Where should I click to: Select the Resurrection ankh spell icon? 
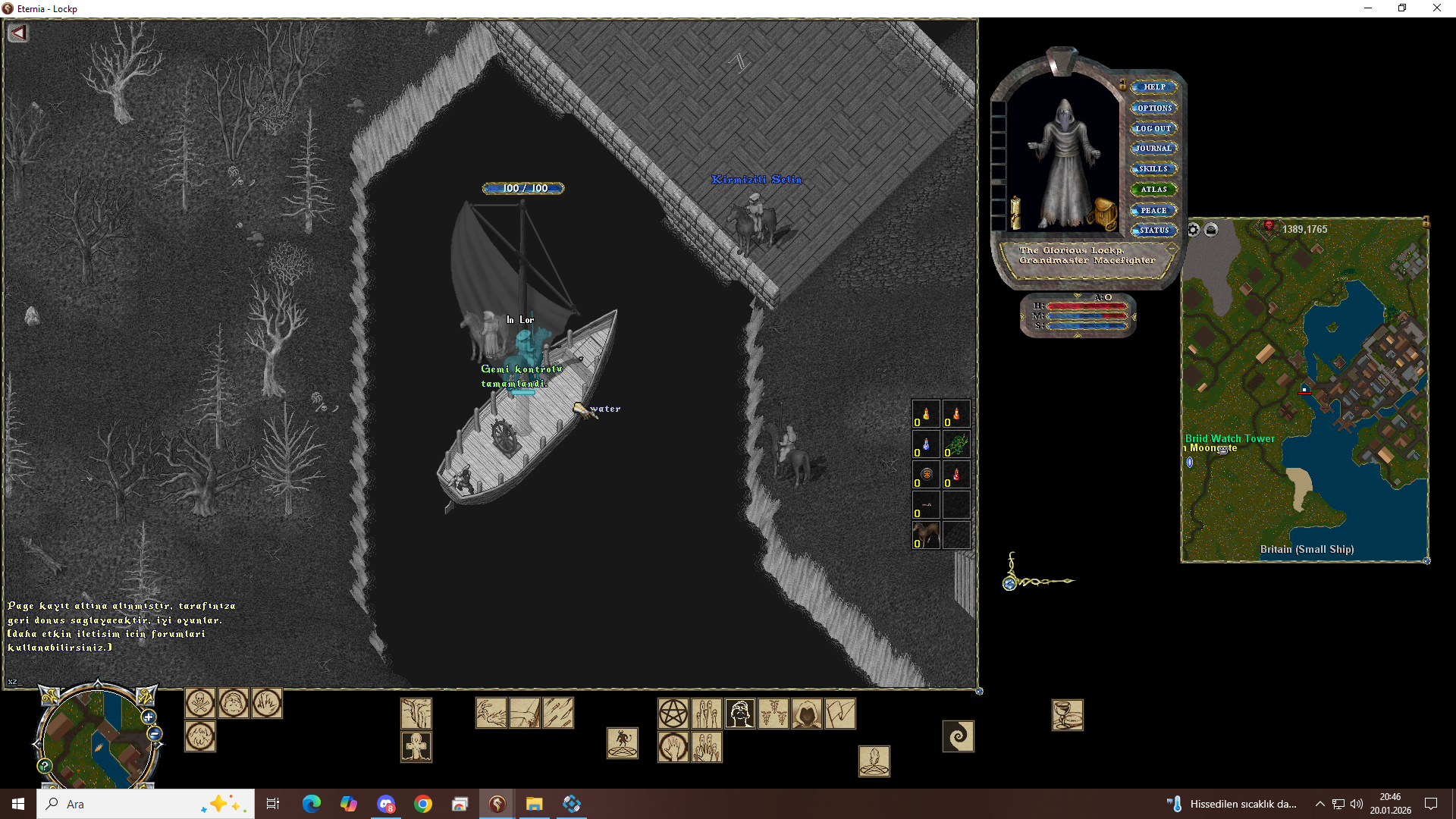pyautogui.click(x=416, y=746)
